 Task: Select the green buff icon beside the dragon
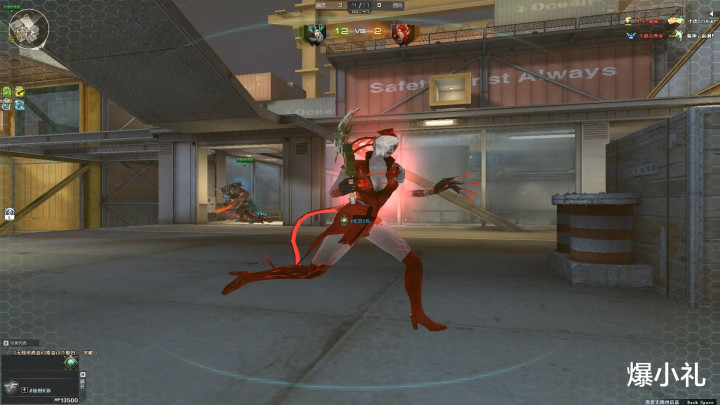pos(7,91)
